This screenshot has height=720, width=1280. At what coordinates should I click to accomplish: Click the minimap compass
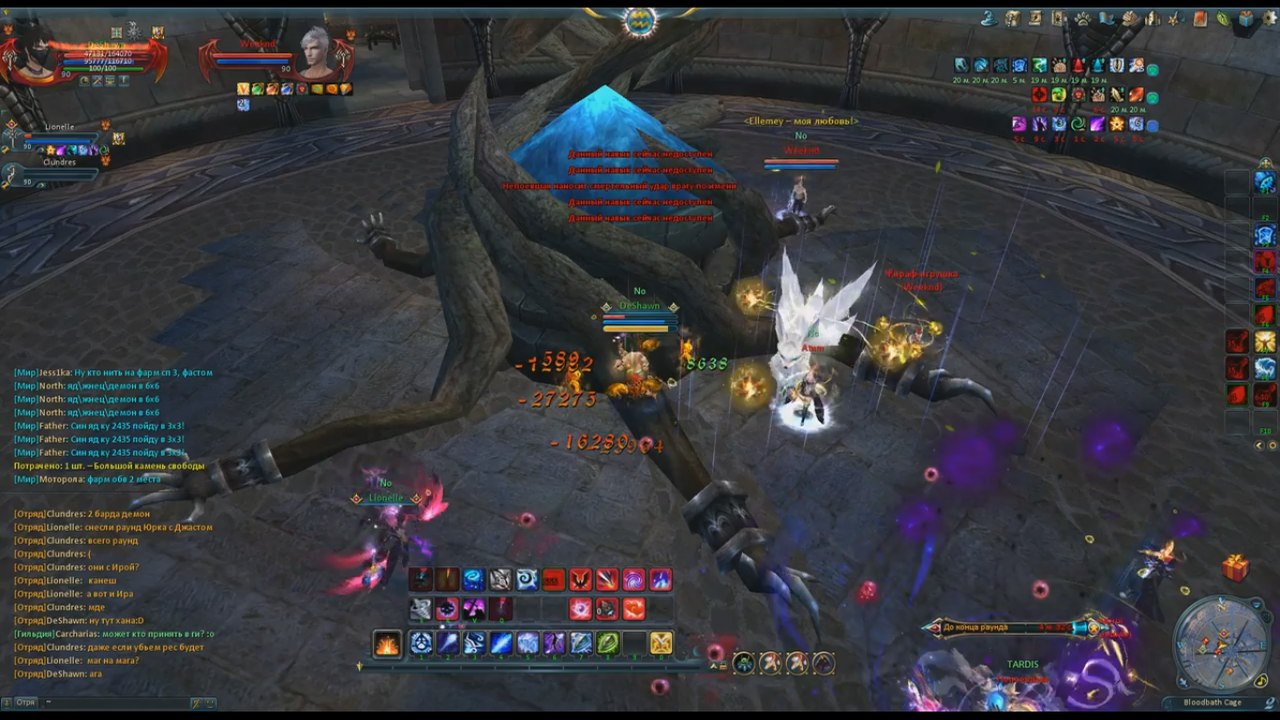(x=1221, y=643)
